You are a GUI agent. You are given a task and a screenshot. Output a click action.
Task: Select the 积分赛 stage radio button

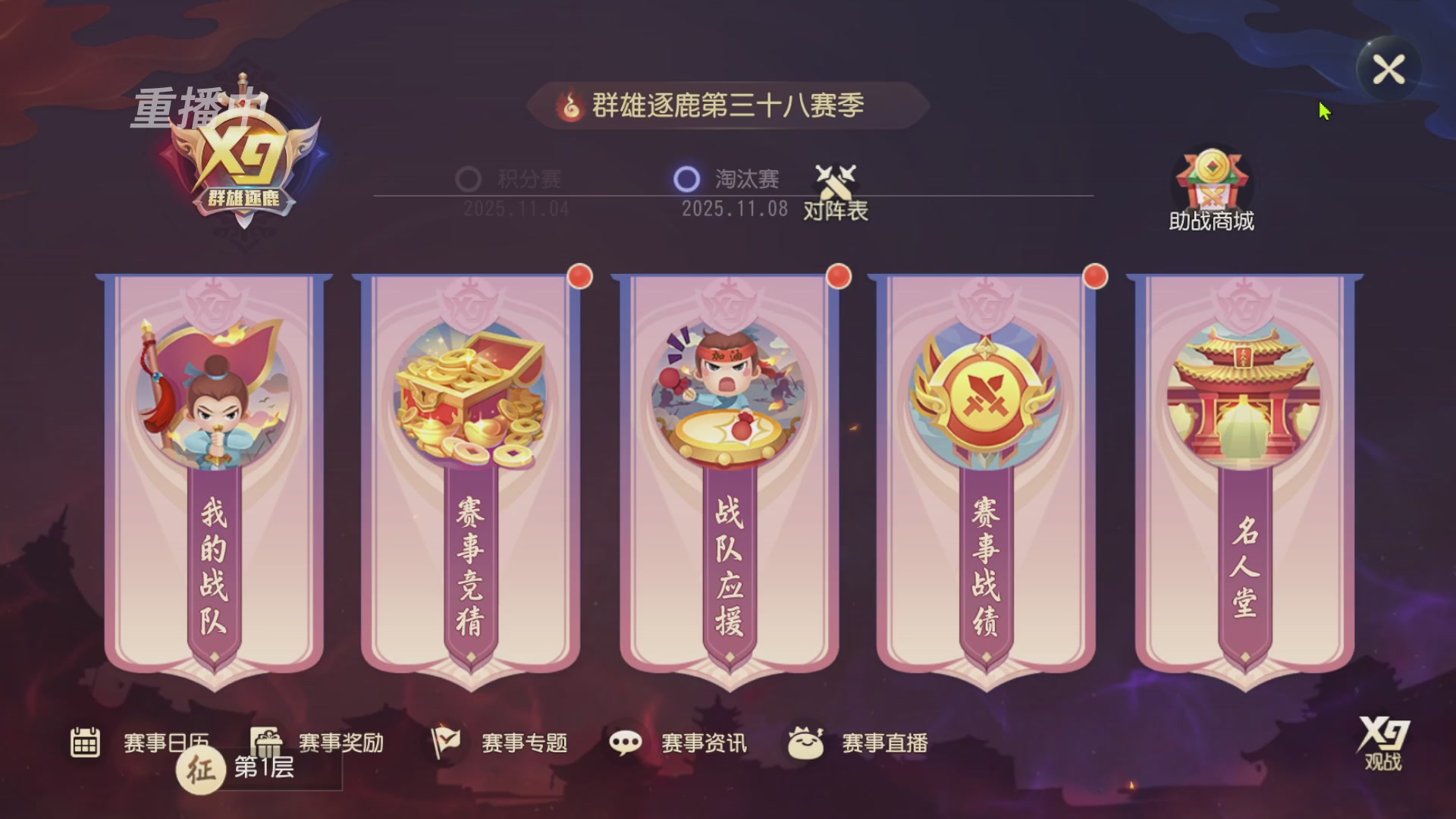click(x=468, y=177)
